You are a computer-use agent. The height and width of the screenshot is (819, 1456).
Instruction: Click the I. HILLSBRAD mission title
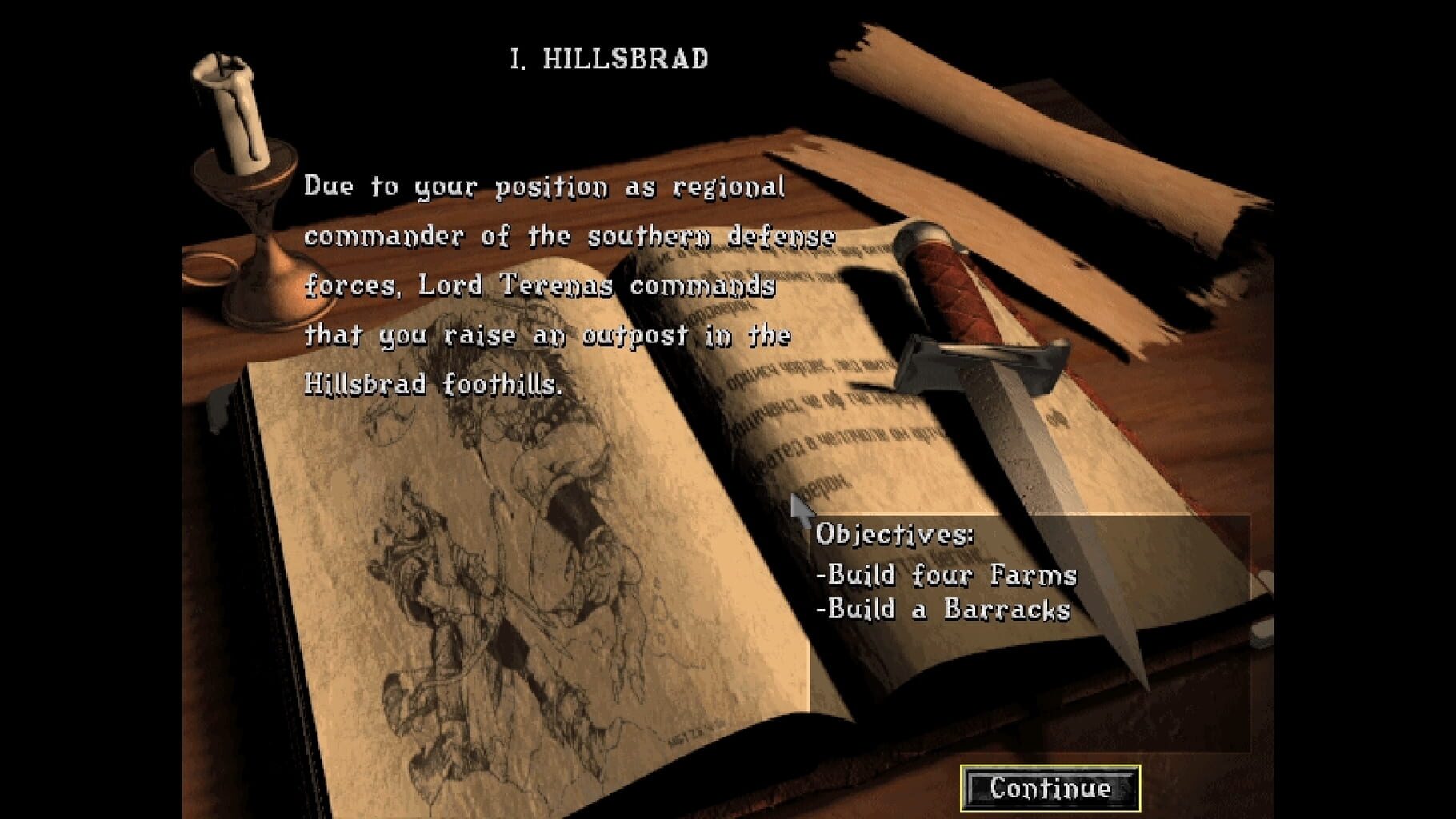tap(608, 56)
